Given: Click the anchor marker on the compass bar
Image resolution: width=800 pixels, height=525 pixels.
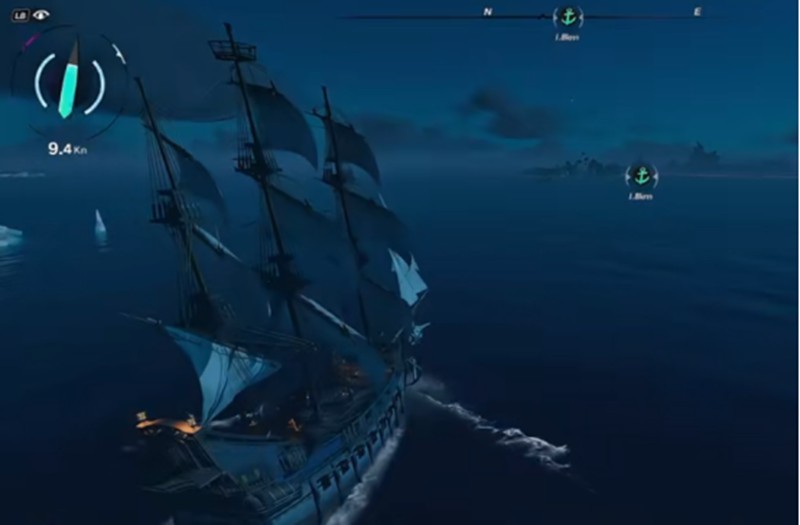Looking at the screenshot, I should [568, 16].
